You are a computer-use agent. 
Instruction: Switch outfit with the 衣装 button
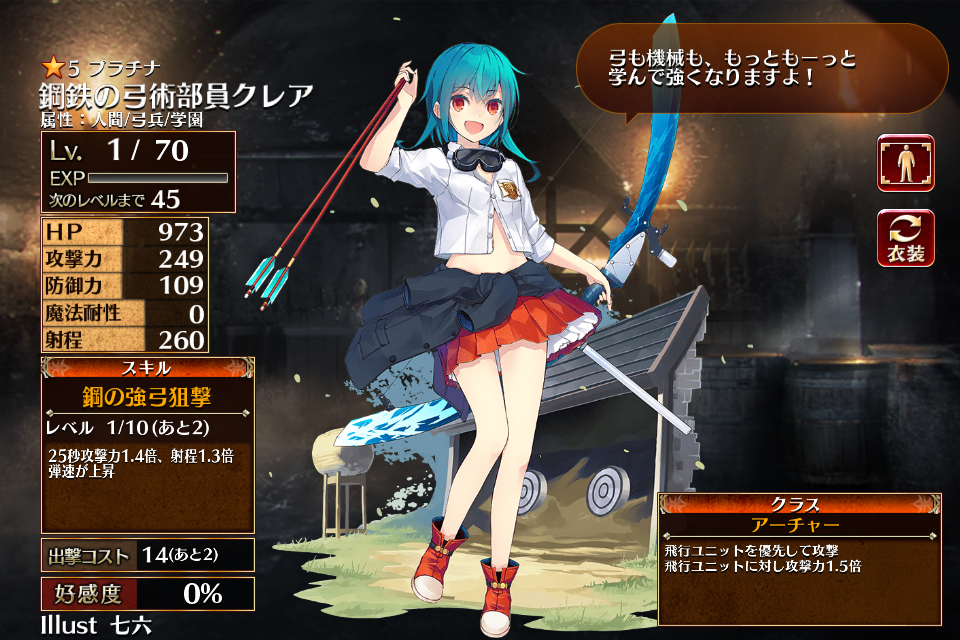(905, 237)
